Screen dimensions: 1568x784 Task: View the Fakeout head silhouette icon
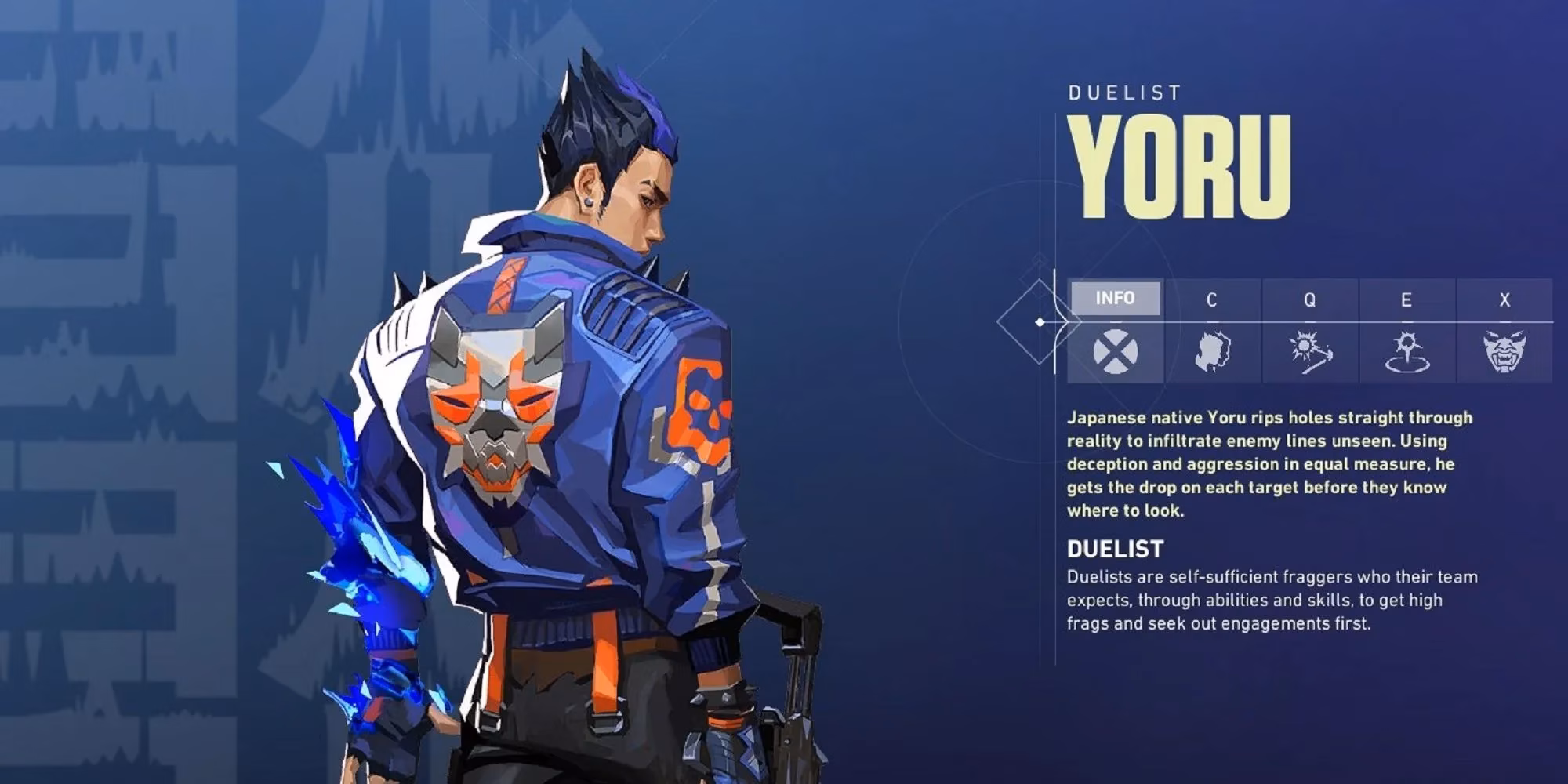pos(1212,351)
